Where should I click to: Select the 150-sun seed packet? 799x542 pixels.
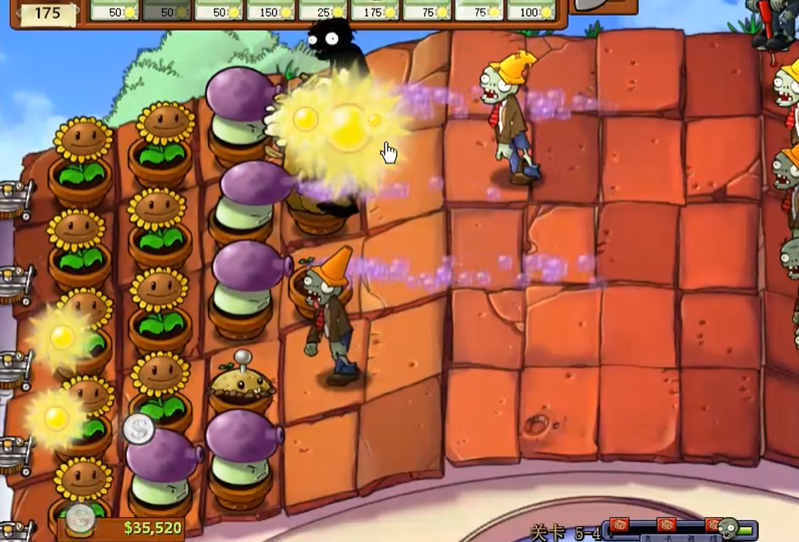[x=271, y=10]
